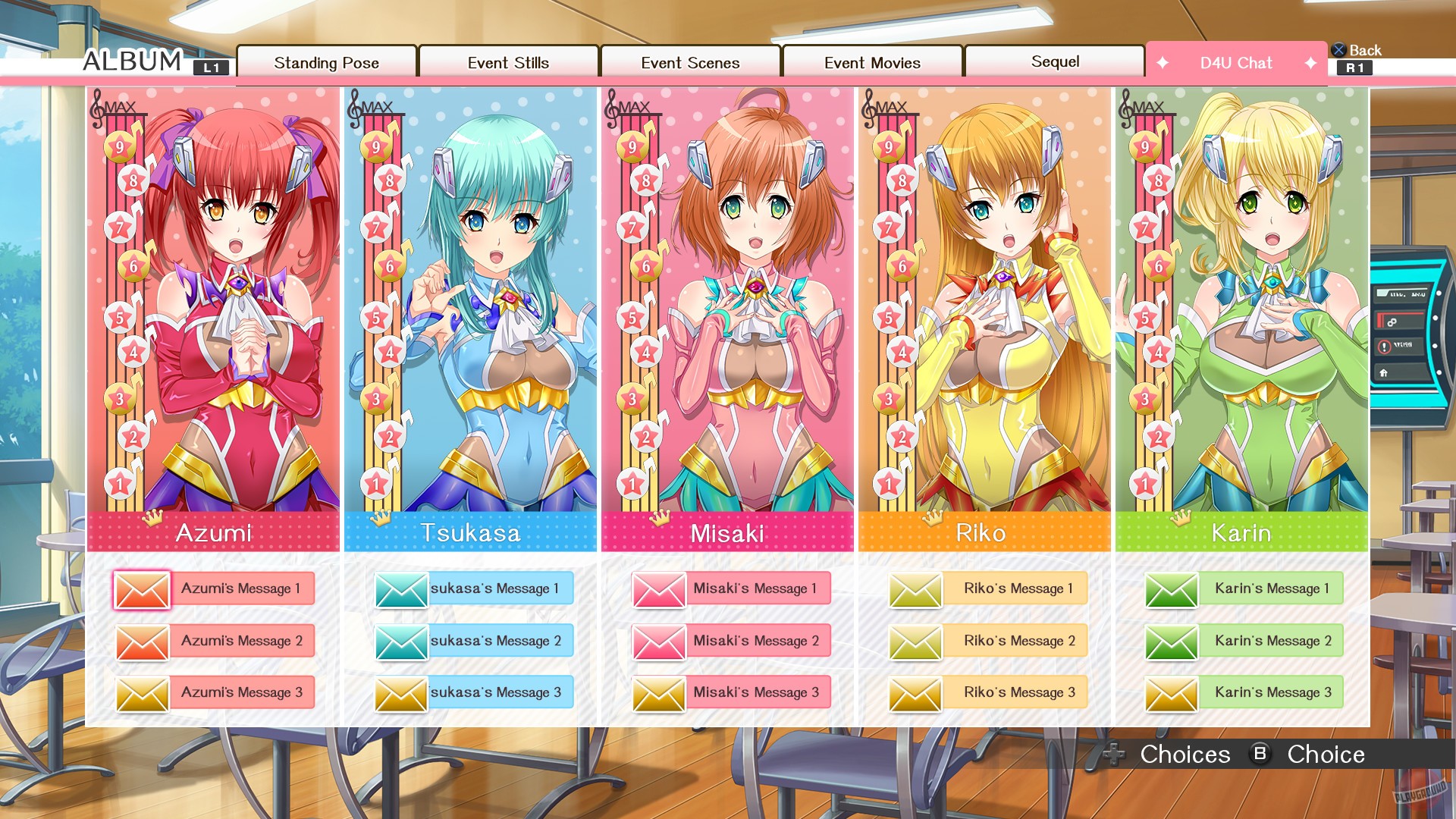The image size is (1456, 819).
Task: Click the orange envelope for Azumi's Message 2
Action: [x=143, y=641]
